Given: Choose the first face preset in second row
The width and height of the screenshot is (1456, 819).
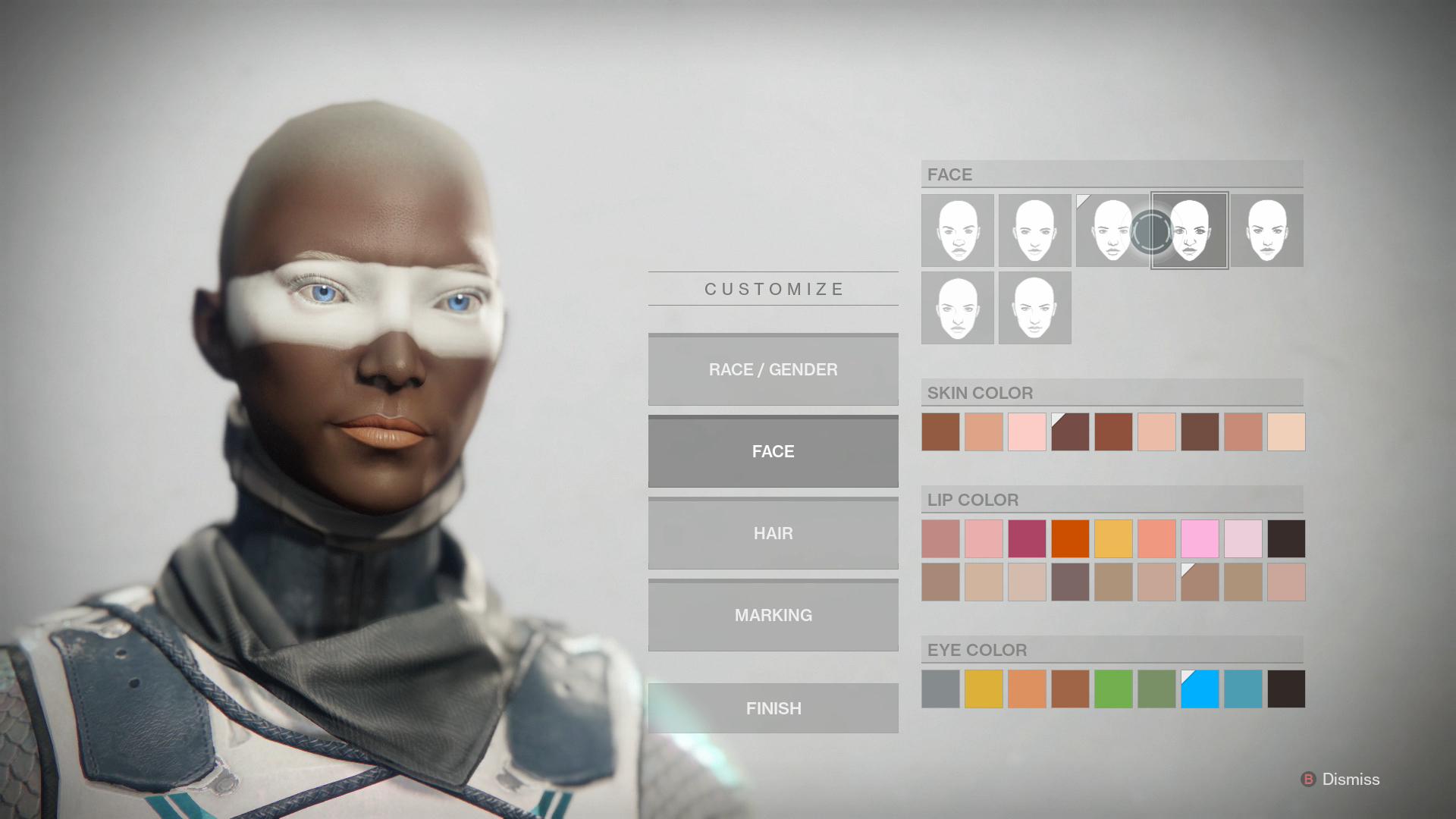Looking at the screenshot, I should pos(957,307).
